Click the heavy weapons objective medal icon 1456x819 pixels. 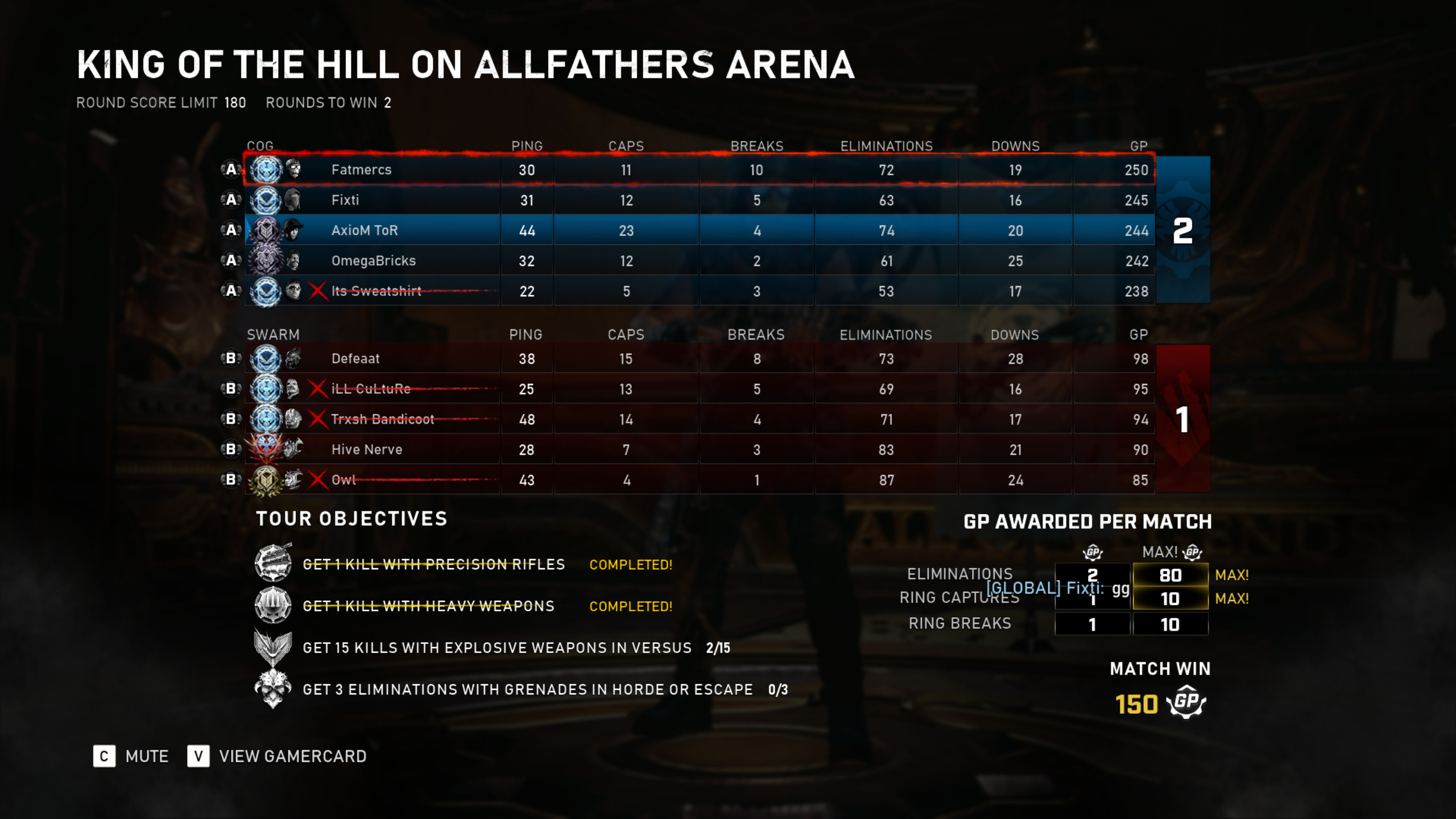[x=273, y=605]
